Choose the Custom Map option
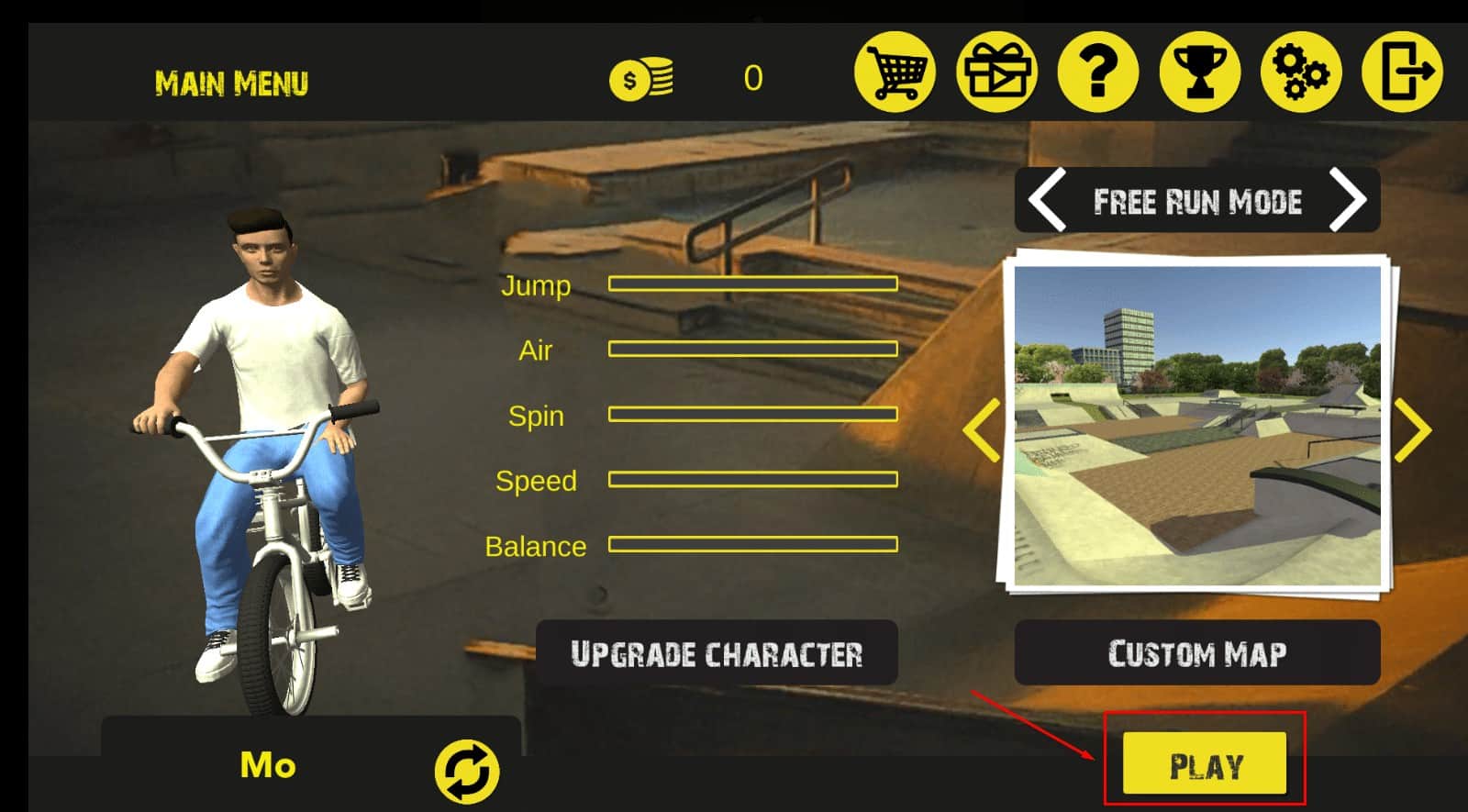1468x812 pixels. (x=1196, y=653)
